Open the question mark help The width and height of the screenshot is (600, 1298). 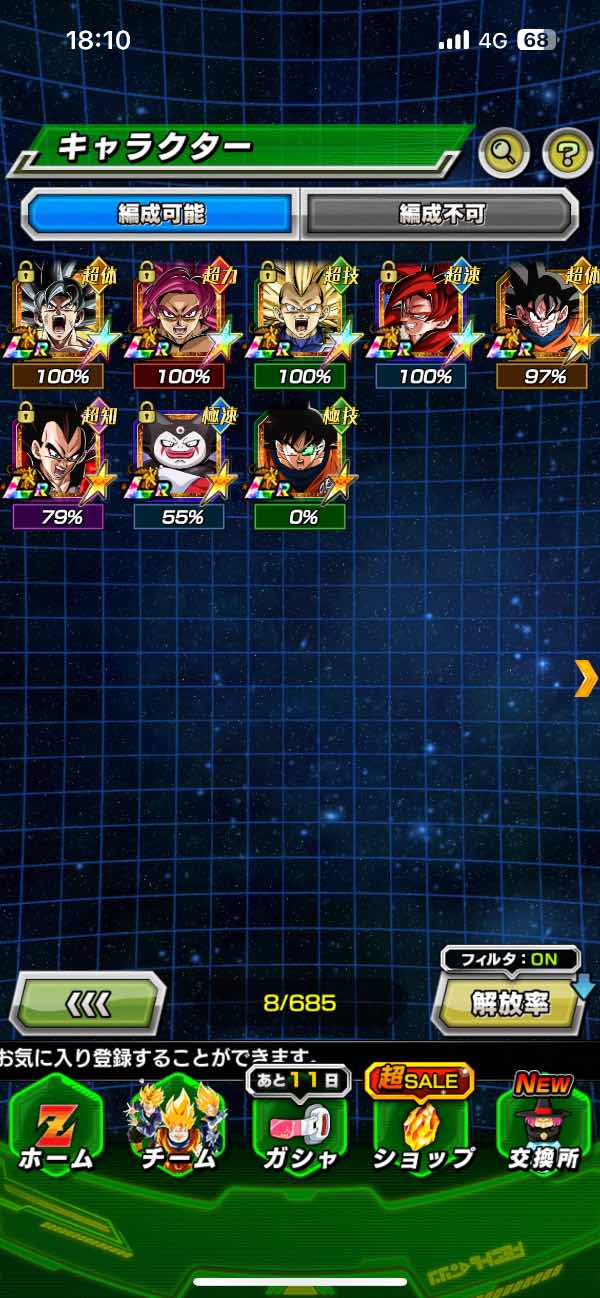[x=566, y=153]
